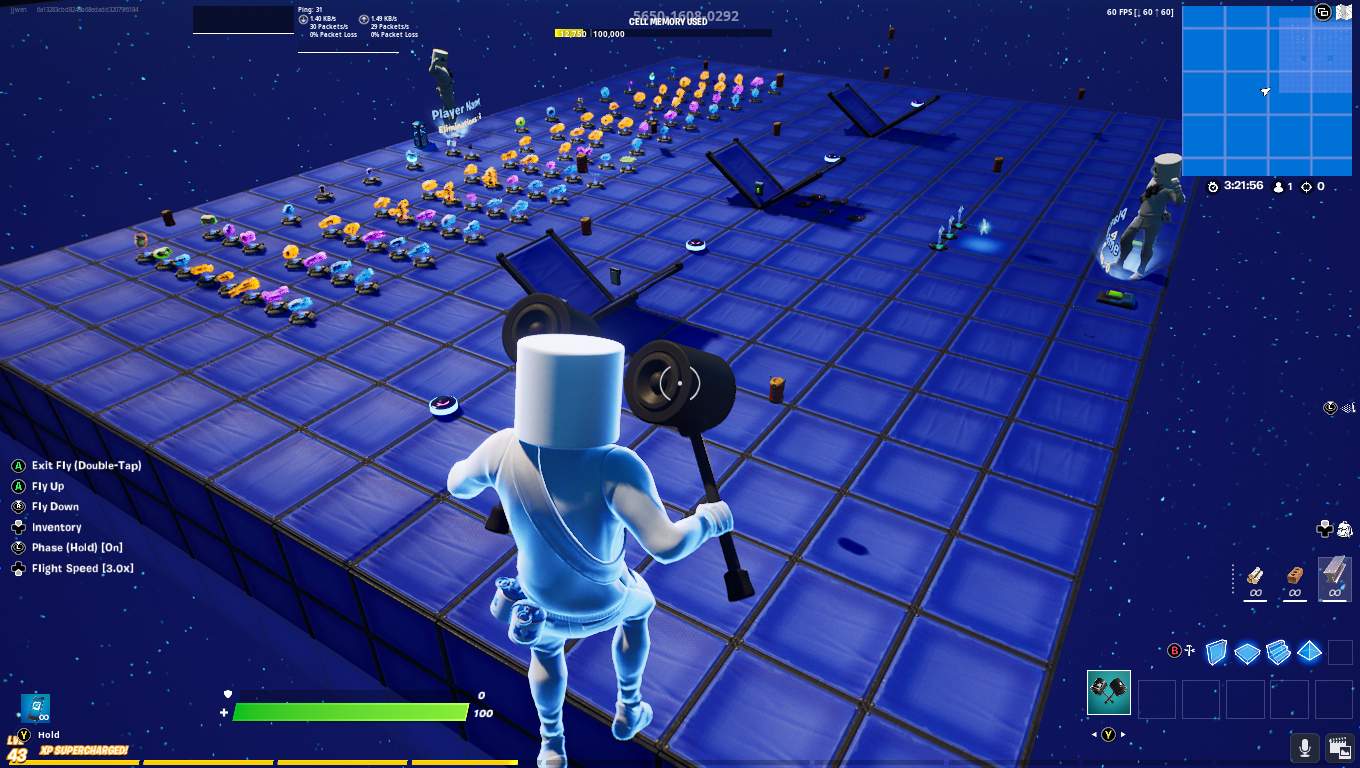Click the green health bar
The image size is (1360, 768).
[350, 713]
